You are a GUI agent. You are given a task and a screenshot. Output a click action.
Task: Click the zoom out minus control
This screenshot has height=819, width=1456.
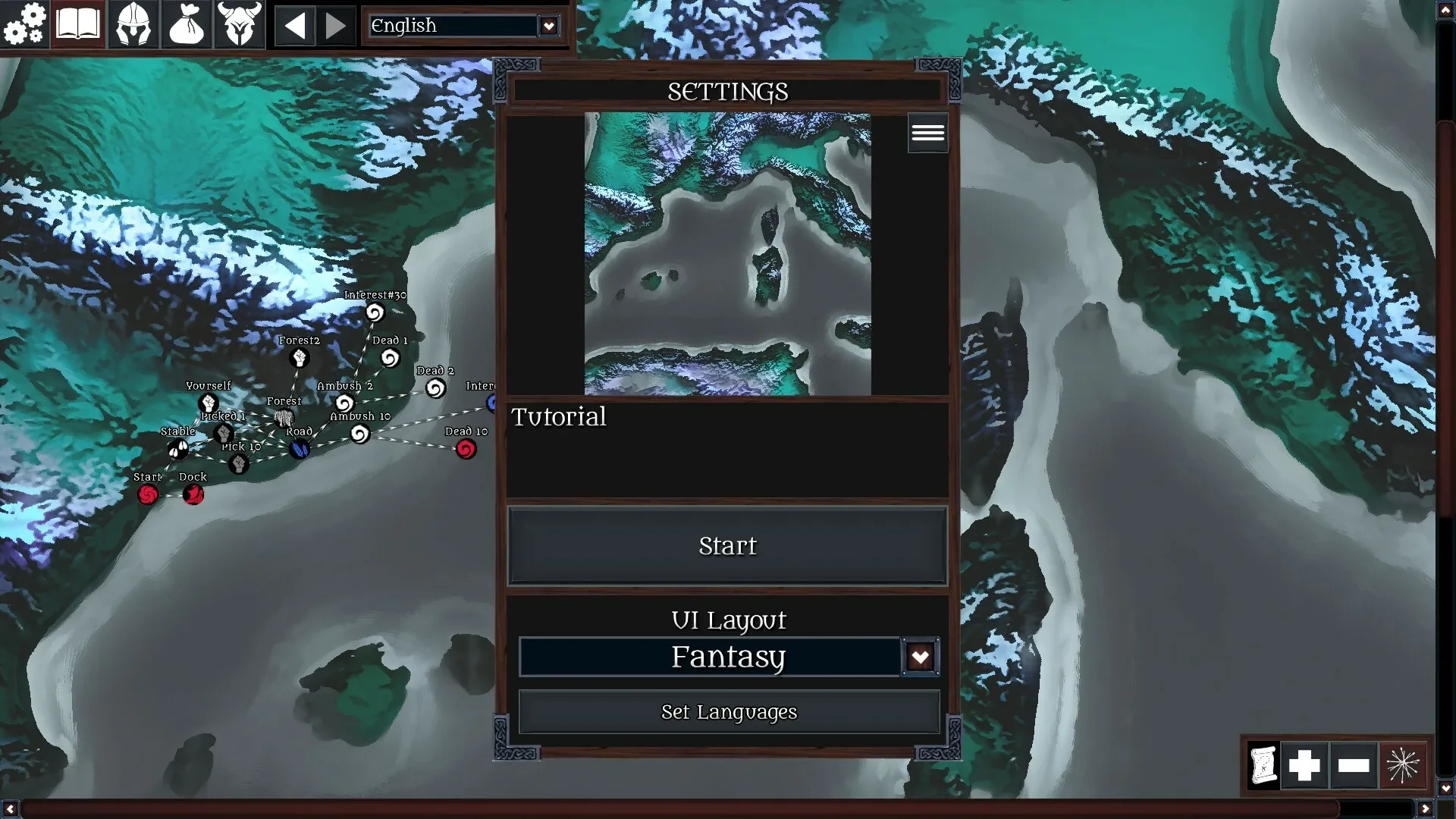(1357, 765)
